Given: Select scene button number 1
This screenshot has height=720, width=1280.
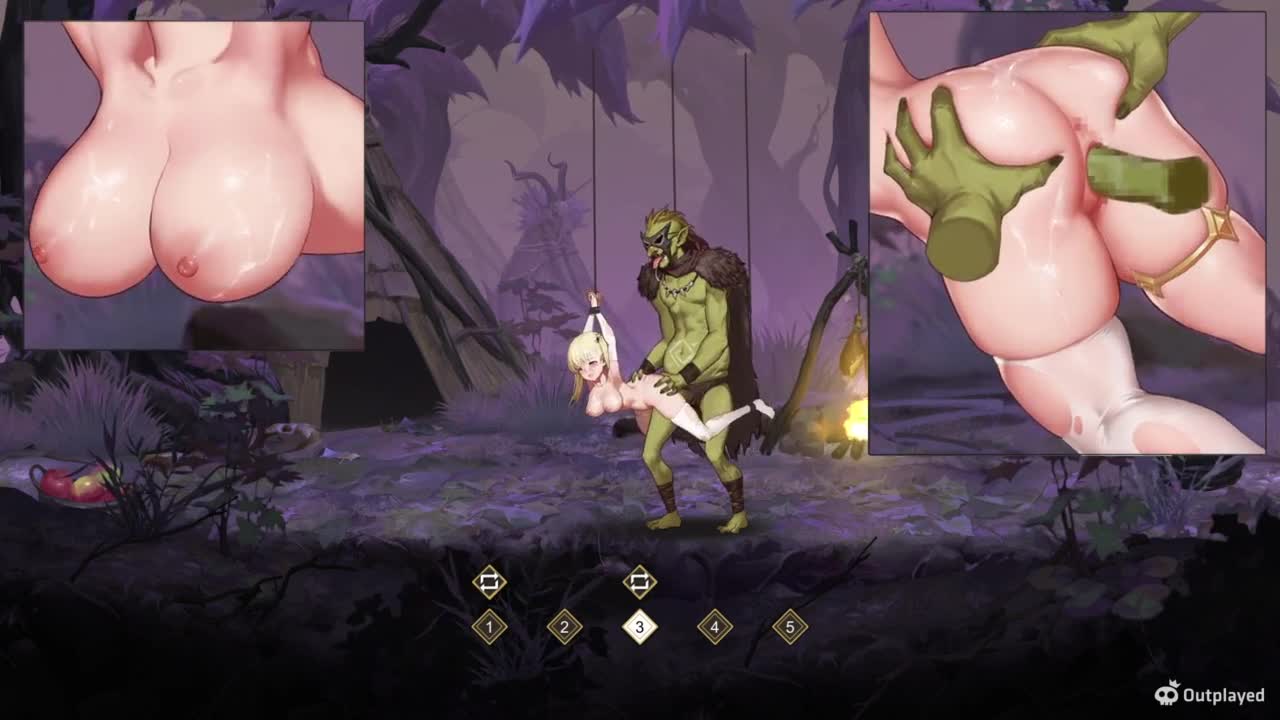Looking at the screenshot, I should [x=489, y=627].
